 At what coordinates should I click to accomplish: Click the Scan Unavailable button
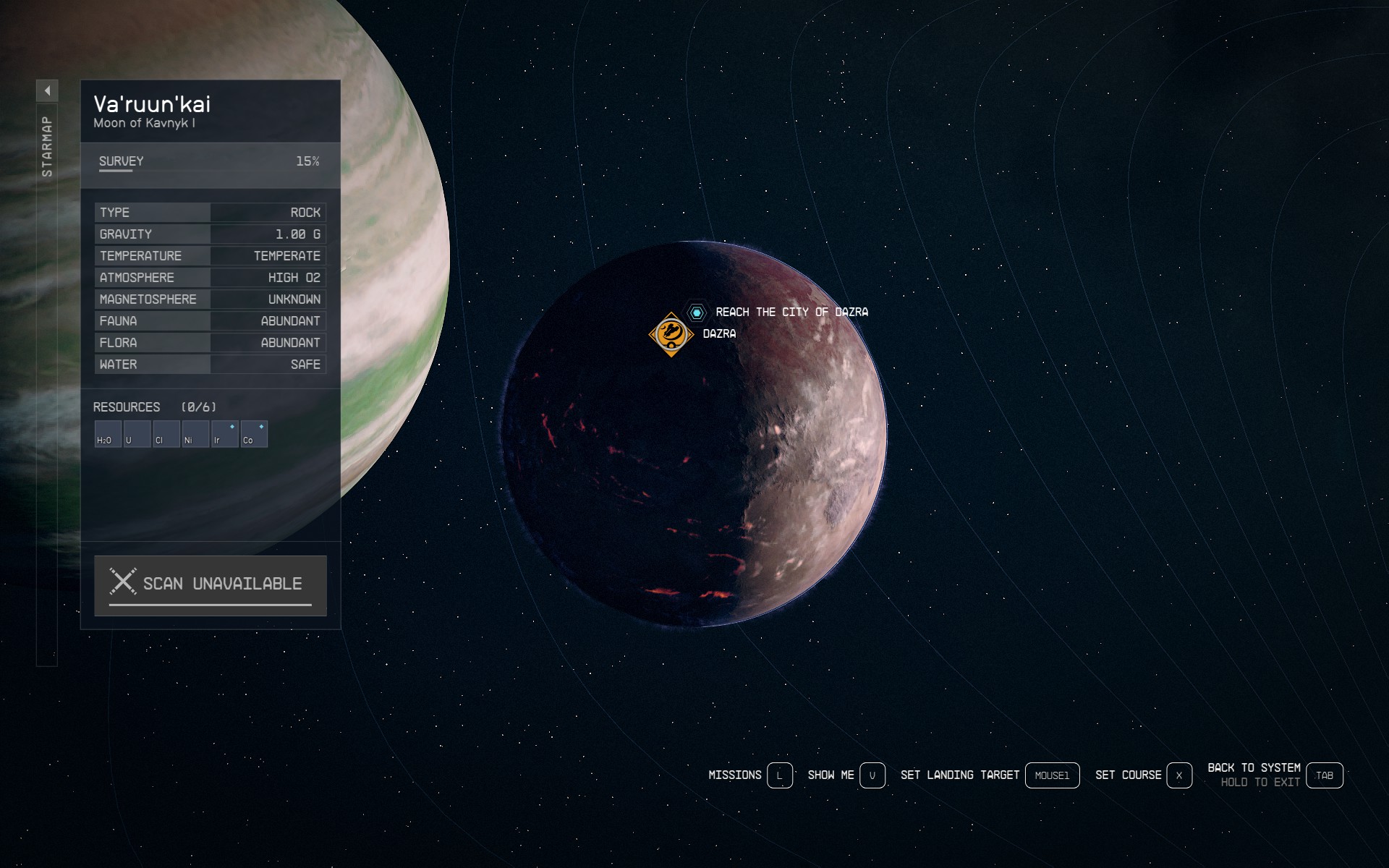pos(211,585)
